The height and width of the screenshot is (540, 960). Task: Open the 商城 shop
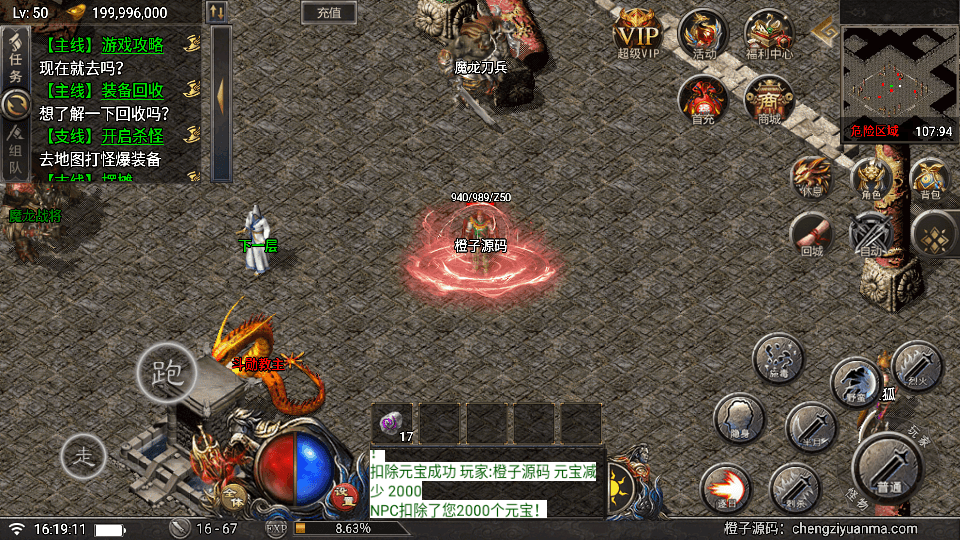768,100
